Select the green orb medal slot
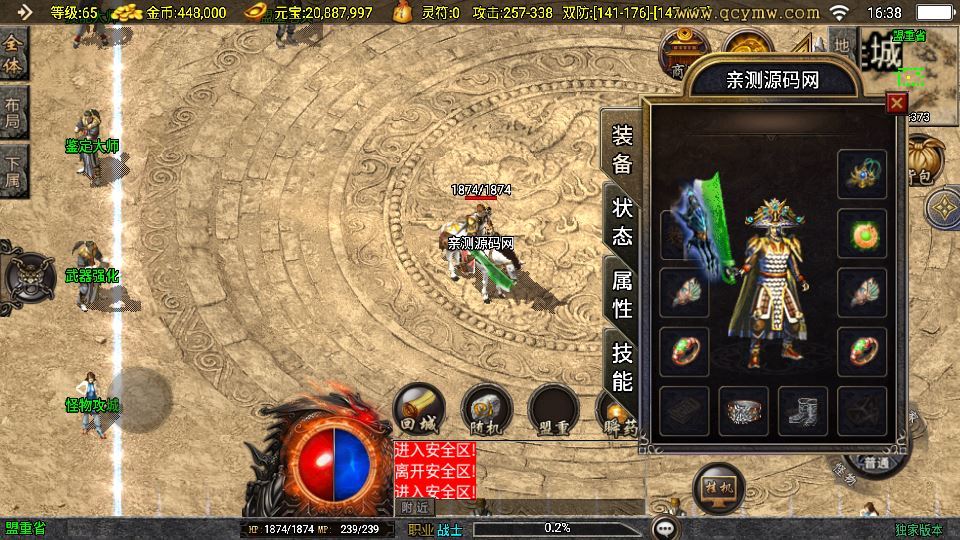960x540 pixels. [862, 234]
